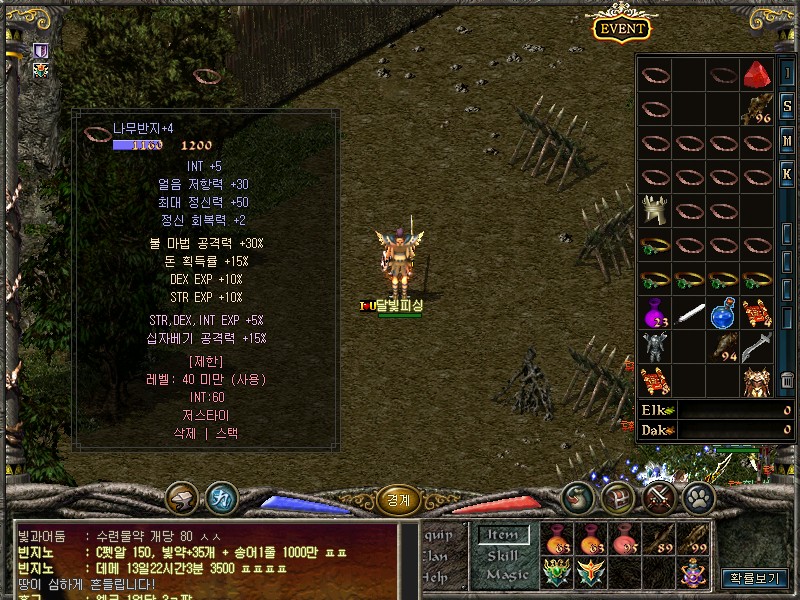Screen dimensions: 800x600
Task: Toggle the crossed swords combat icon
Action: click(x=659, y=497)
